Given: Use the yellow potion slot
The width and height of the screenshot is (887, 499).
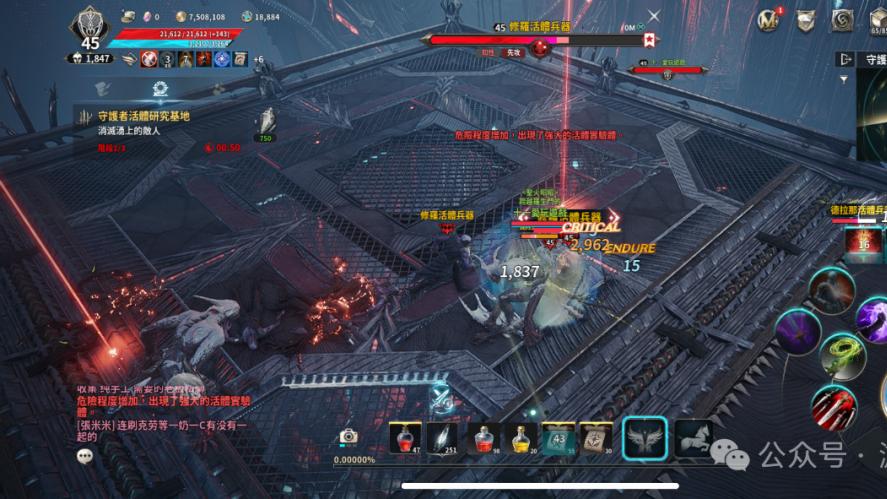Looking at the screenshot, I should point(521,437).
